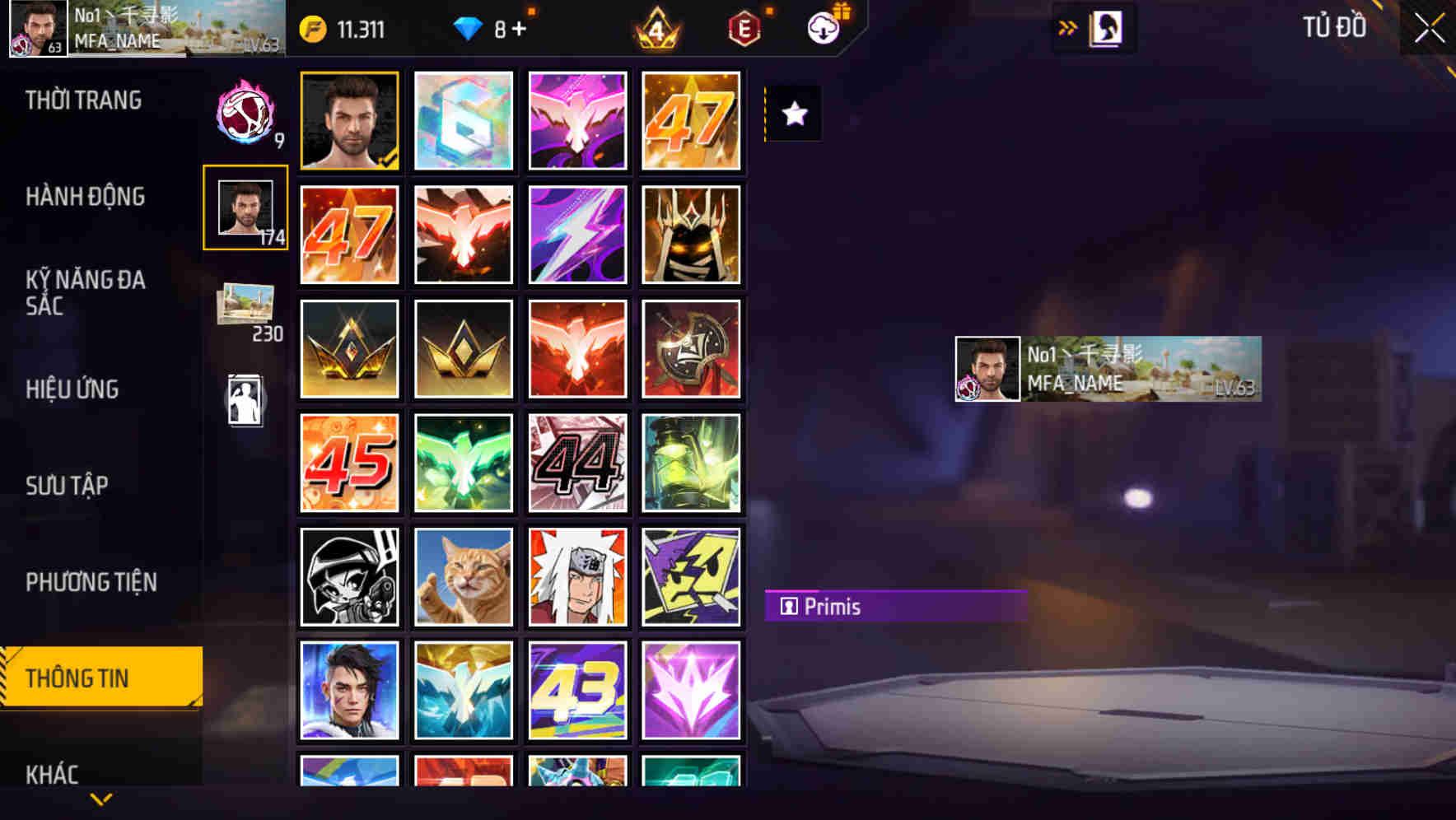Select the currently equipped beard avatar
Viewport: 1456px width, 820px height.
pos(349,119)
